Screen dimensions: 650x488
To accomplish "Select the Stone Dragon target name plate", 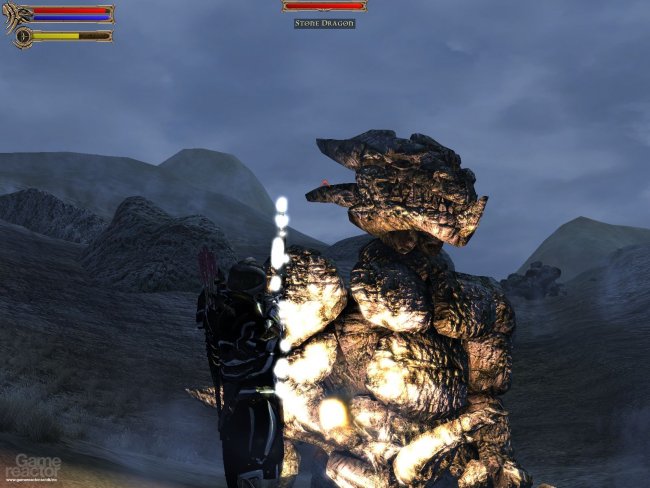I will coord(324,23).
